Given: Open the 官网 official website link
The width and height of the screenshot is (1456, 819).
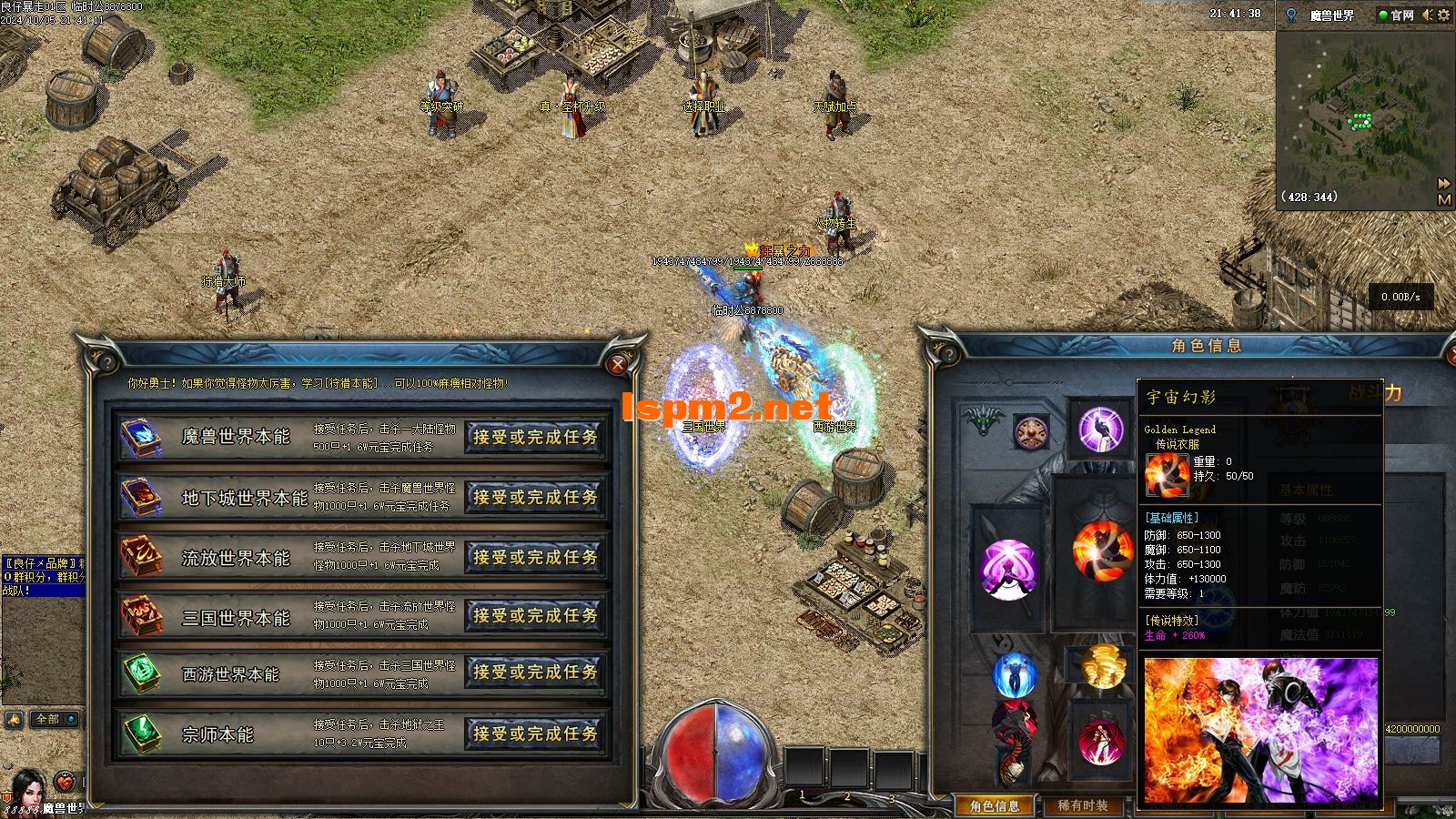Looking at the screenshot, I should coord(1396,15).
